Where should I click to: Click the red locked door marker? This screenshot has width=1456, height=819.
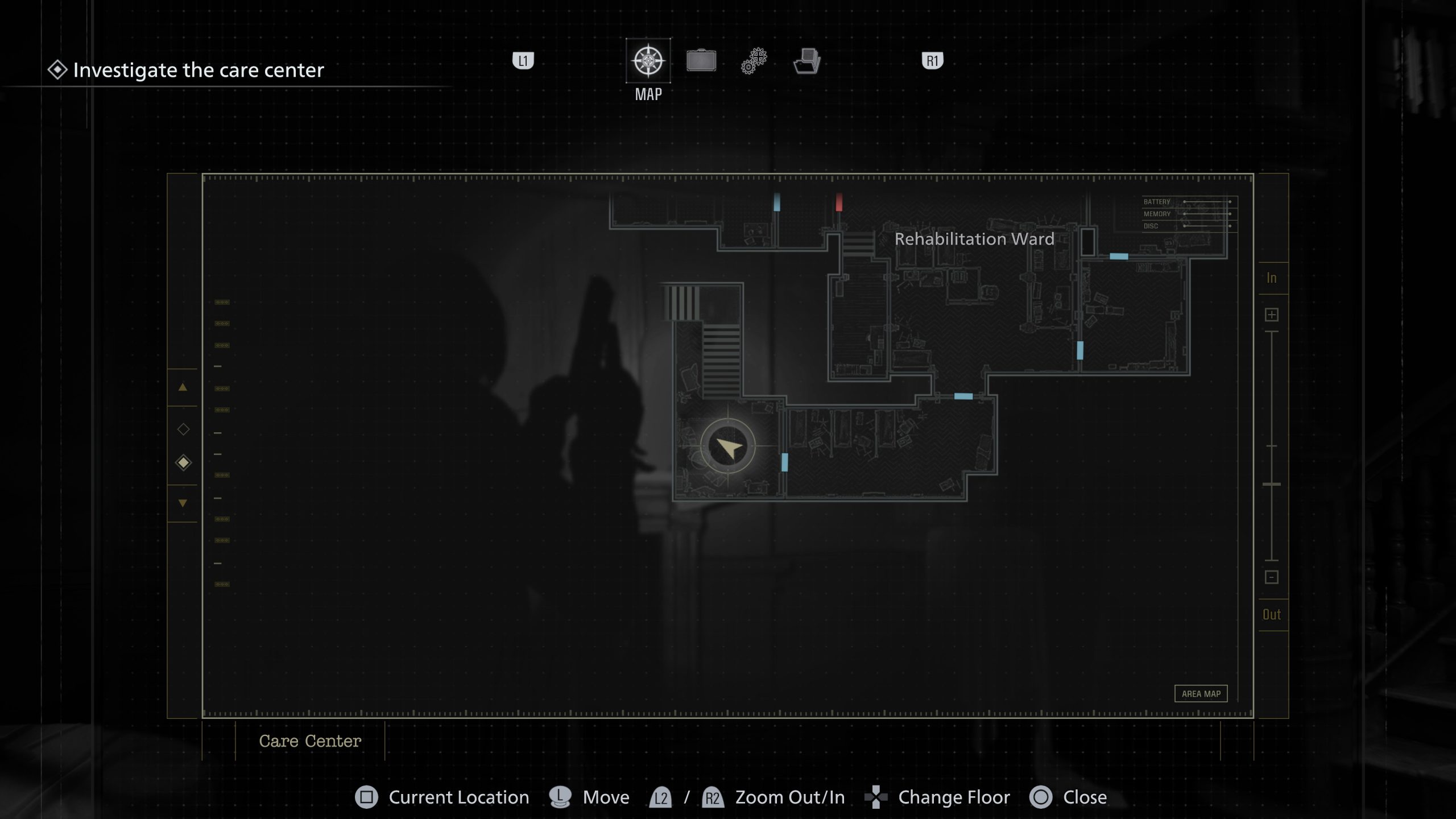[x=839, y=202]
